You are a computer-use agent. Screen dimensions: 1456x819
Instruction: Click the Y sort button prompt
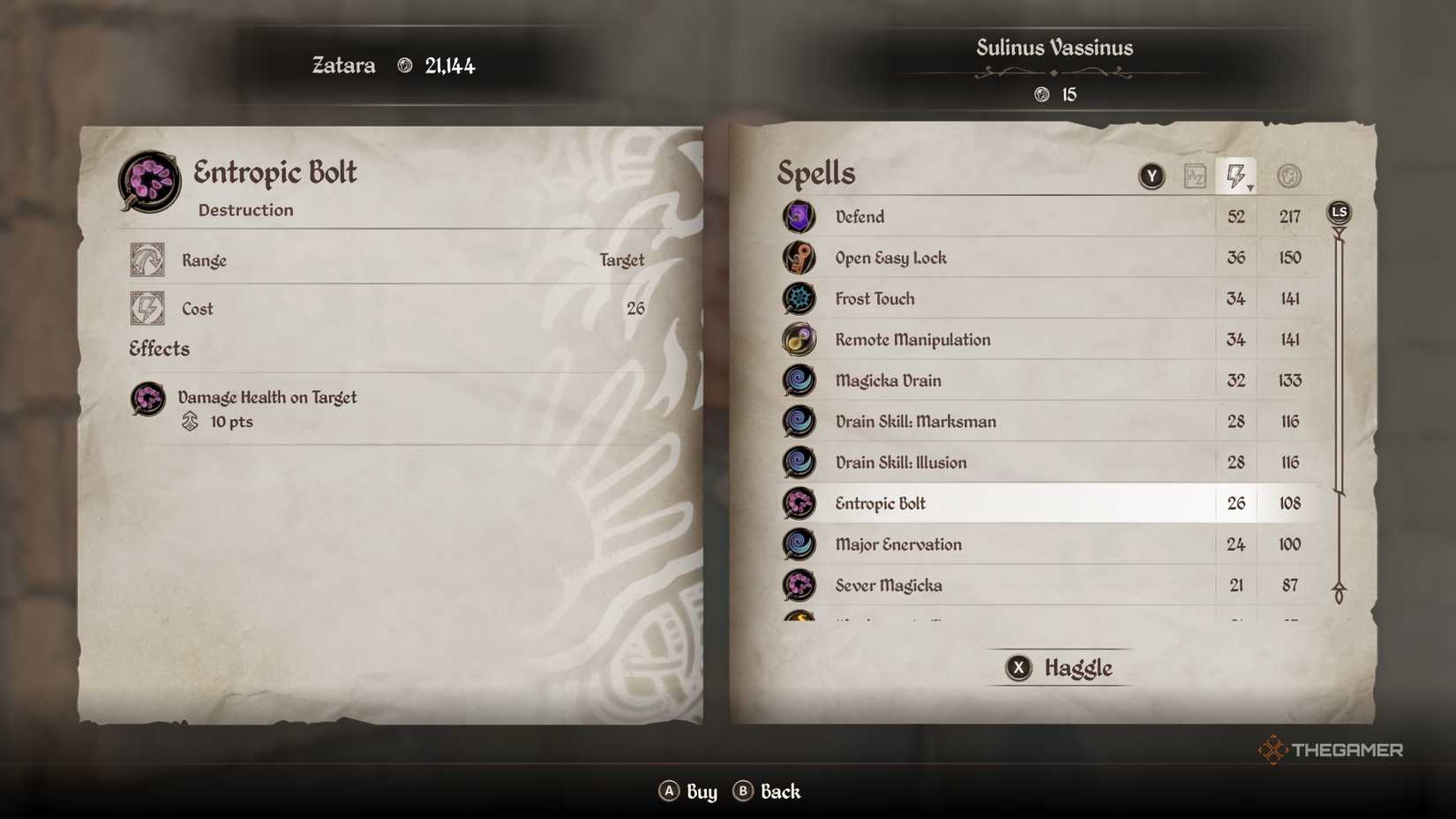point(1152,175)
